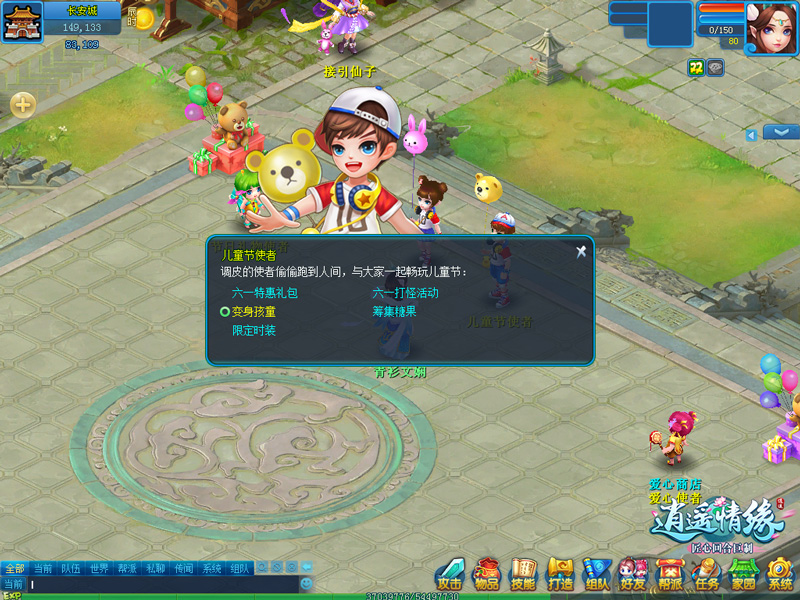Open the 打造 crafting menu

tap(560, 574)
